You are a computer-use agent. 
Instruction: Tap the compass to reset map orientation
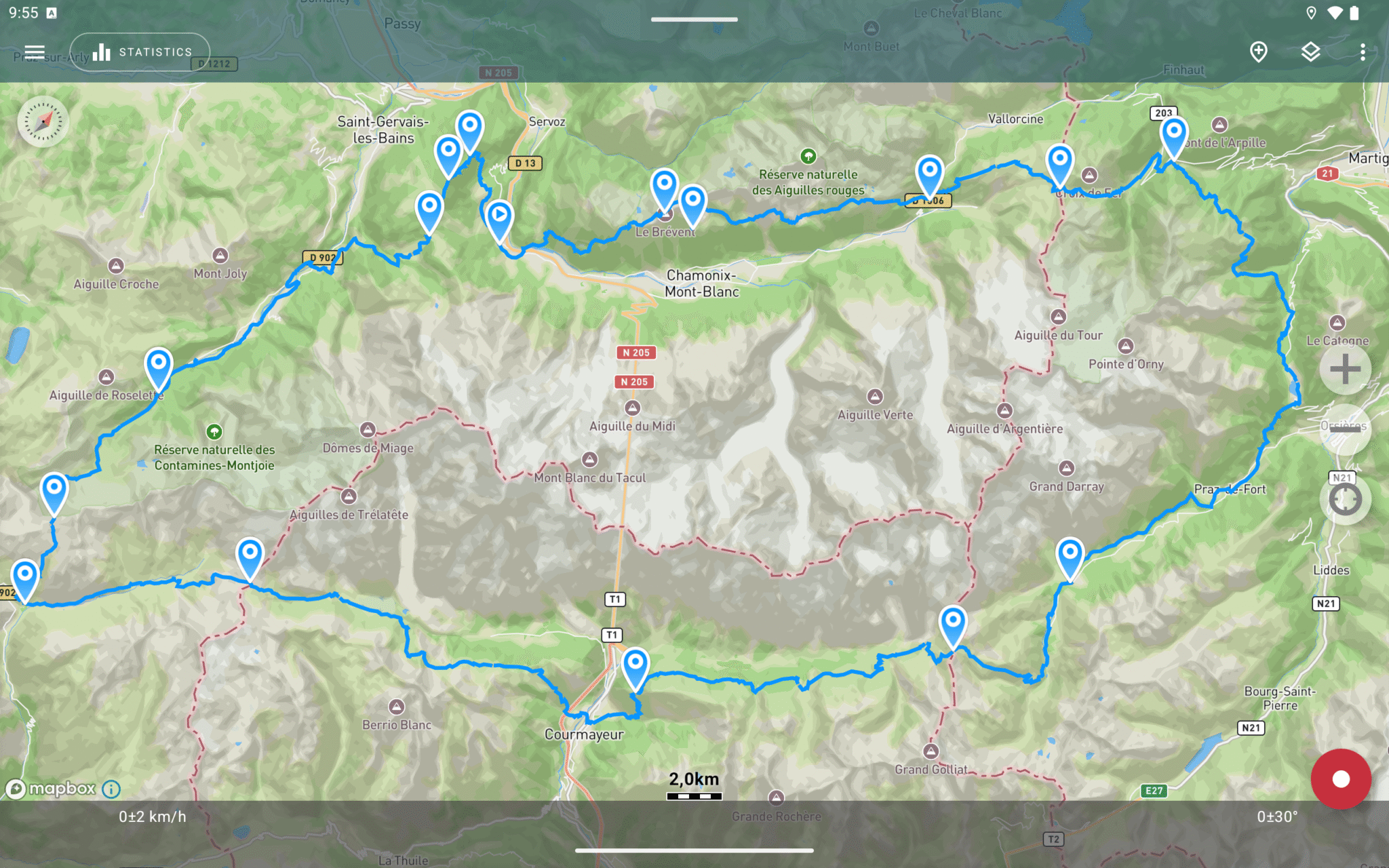point(42,122)
